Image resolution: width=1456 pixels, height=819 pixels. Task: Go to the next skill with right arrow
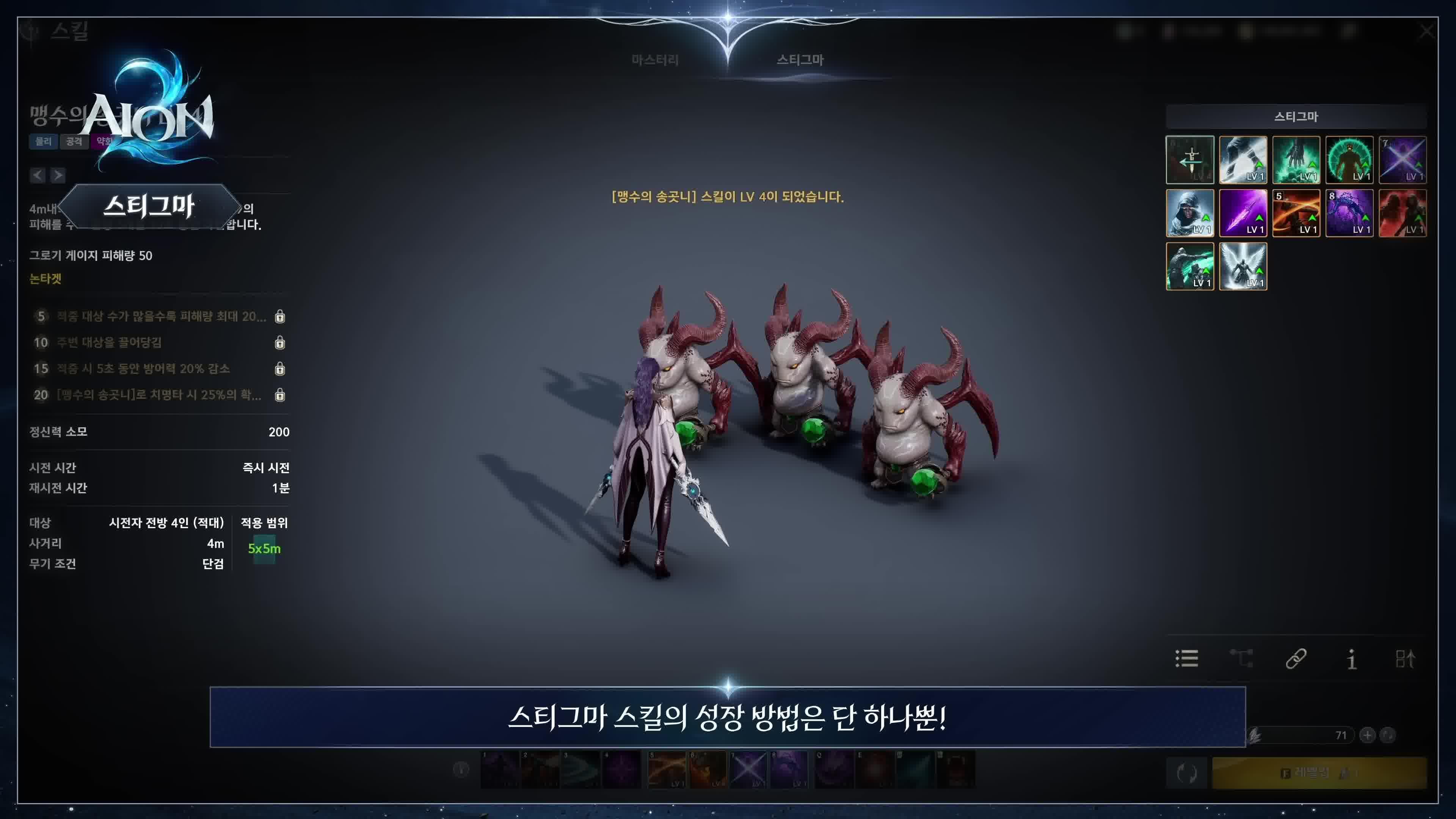[58, 175]
